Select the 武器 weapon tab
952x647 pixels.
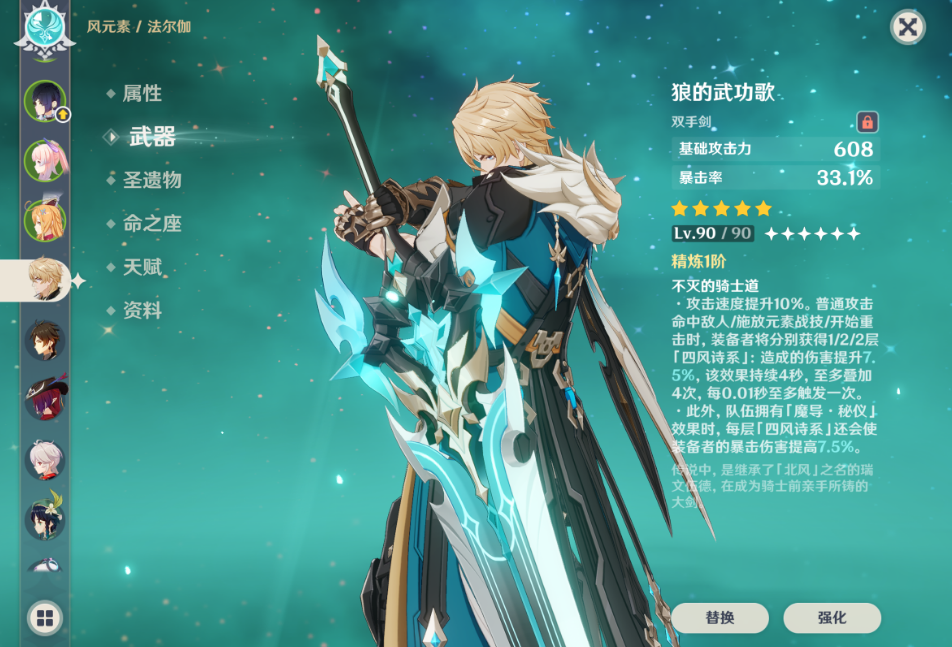(152, 137)
